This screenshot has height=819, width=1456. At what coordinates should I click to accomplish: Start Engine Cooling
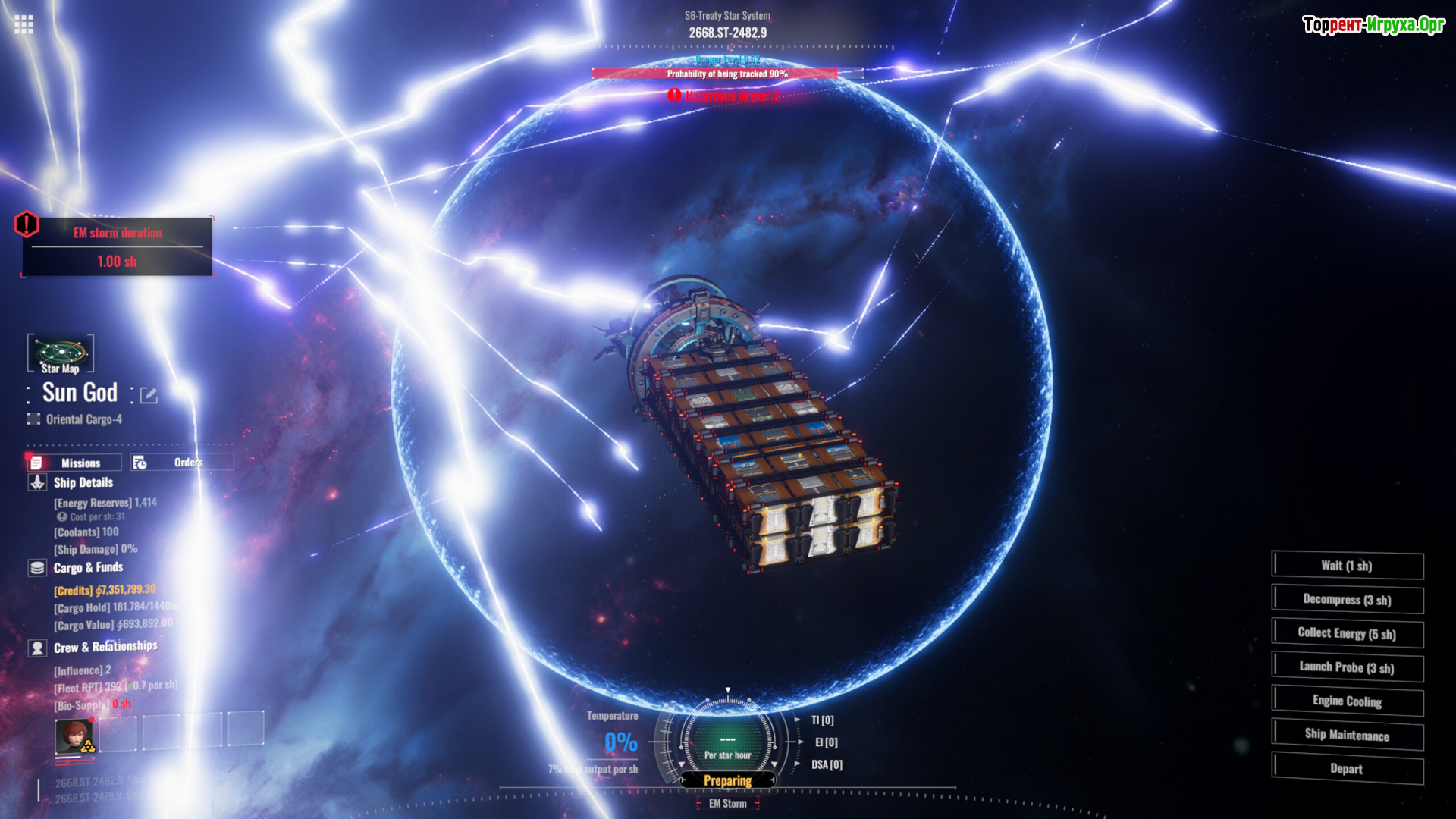1347,701
